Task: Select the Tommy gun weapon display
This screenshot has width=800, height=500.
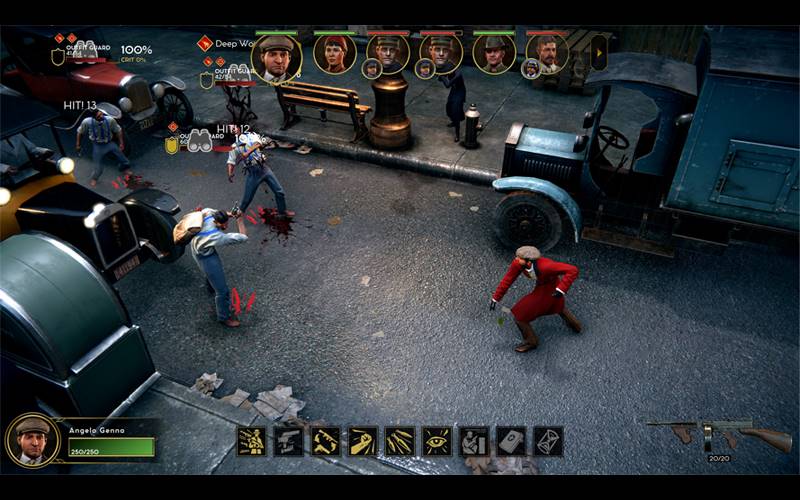Action: click(x=718, y=433)
